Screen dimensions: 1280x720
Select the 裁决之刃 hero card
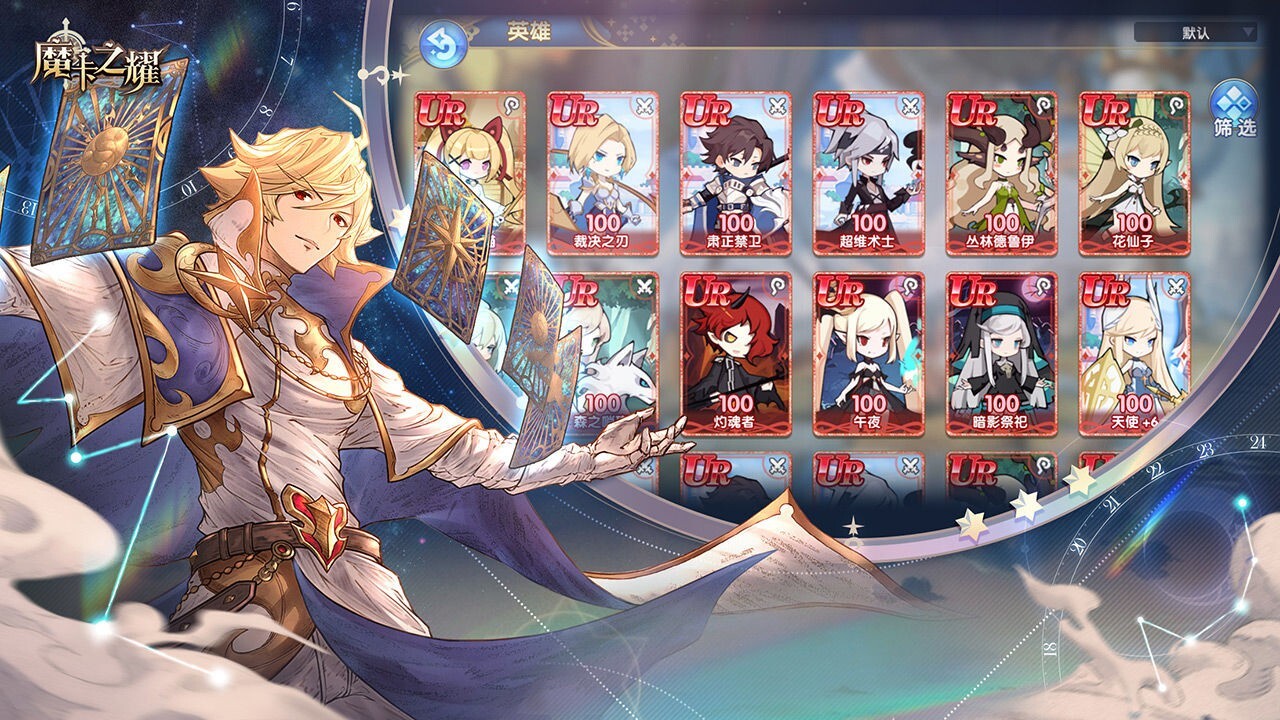(x=600, y=170)
